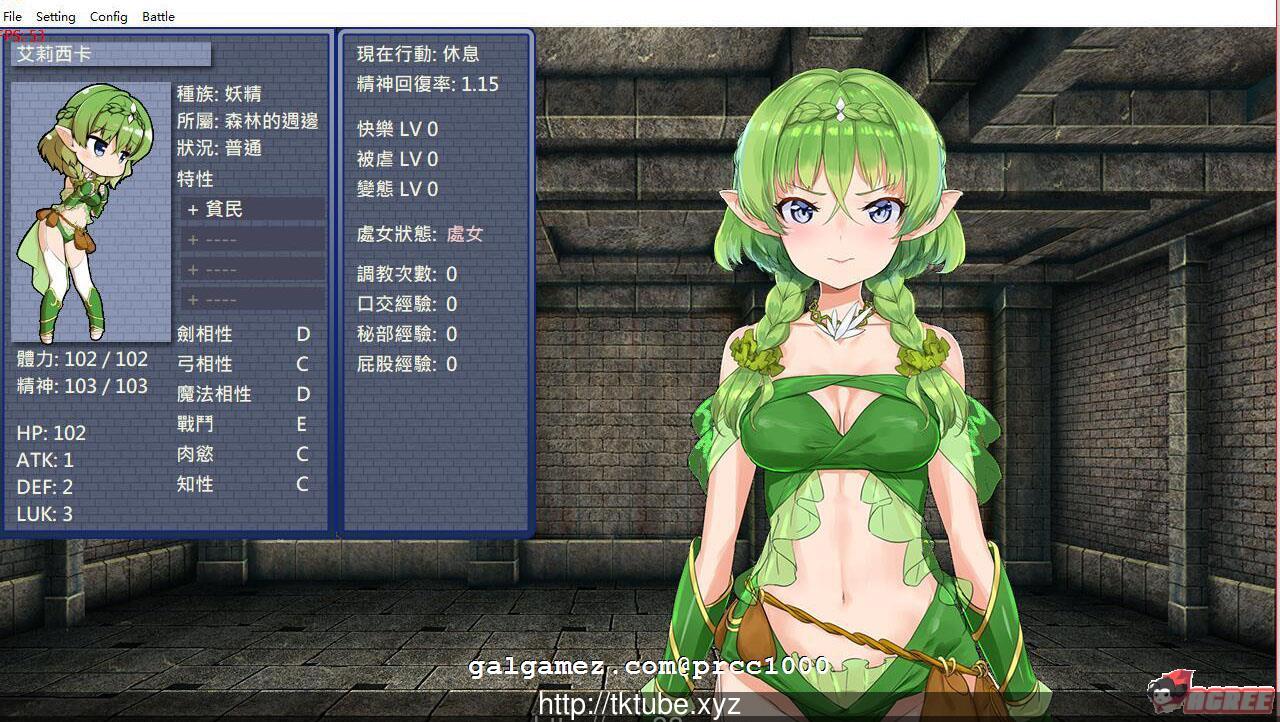Open the Config menu
1280x722 pixels.
(107, 16)
